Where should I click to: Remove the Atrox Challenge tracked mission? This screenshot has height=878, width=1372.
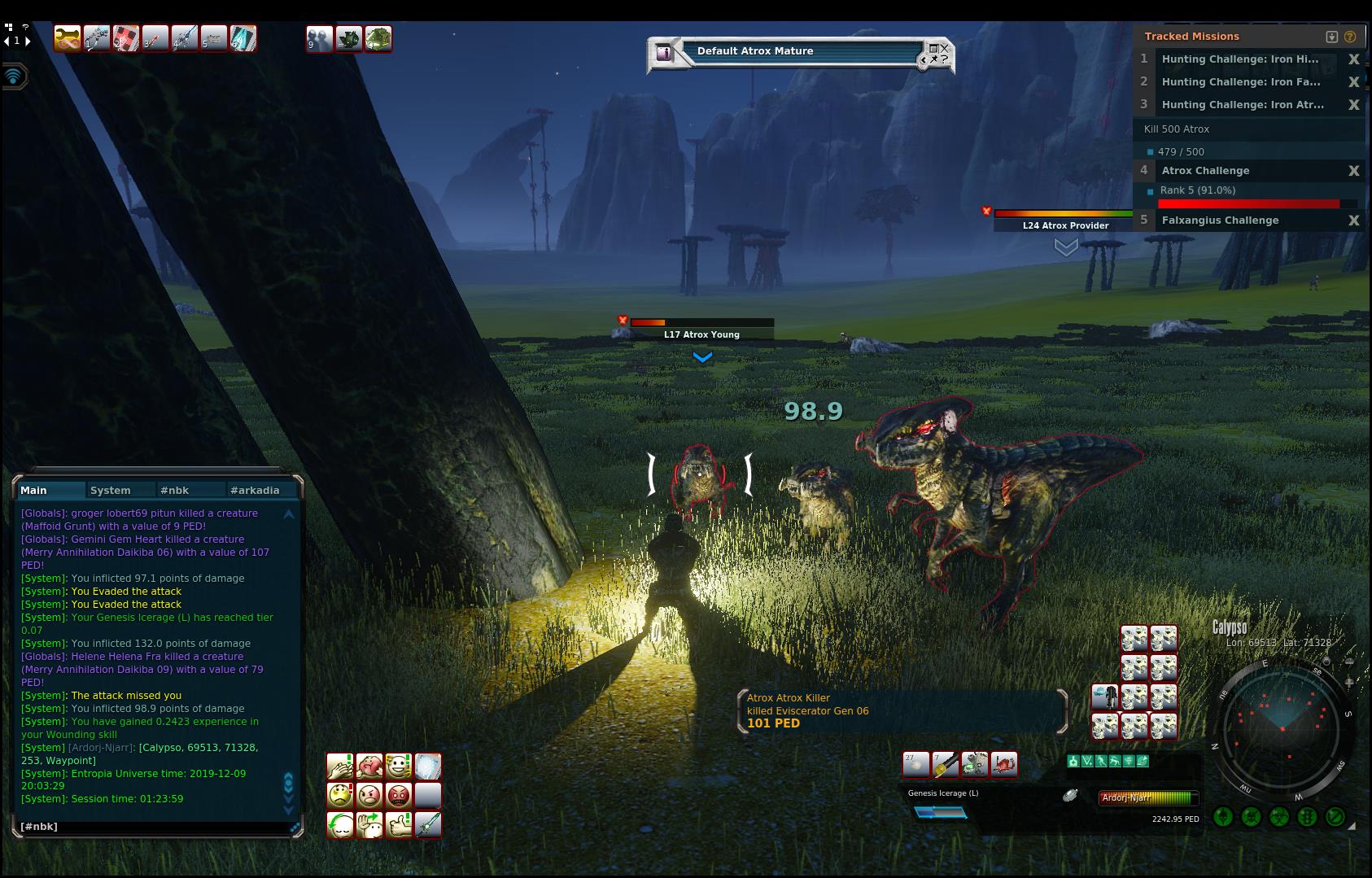(x=1354, y=171)
